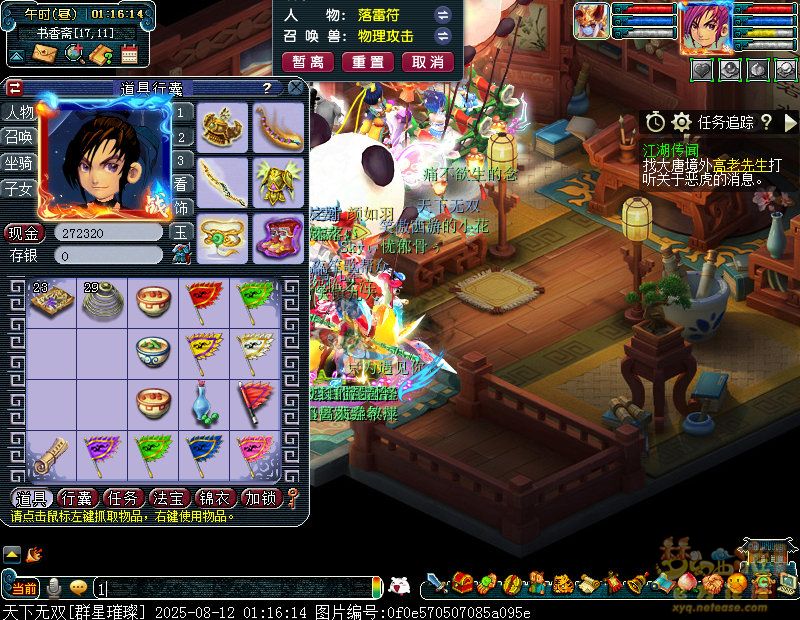This screenshot has width=800, height=620.
Task: Select the blue potion bottle item
Action: [204, 403]
